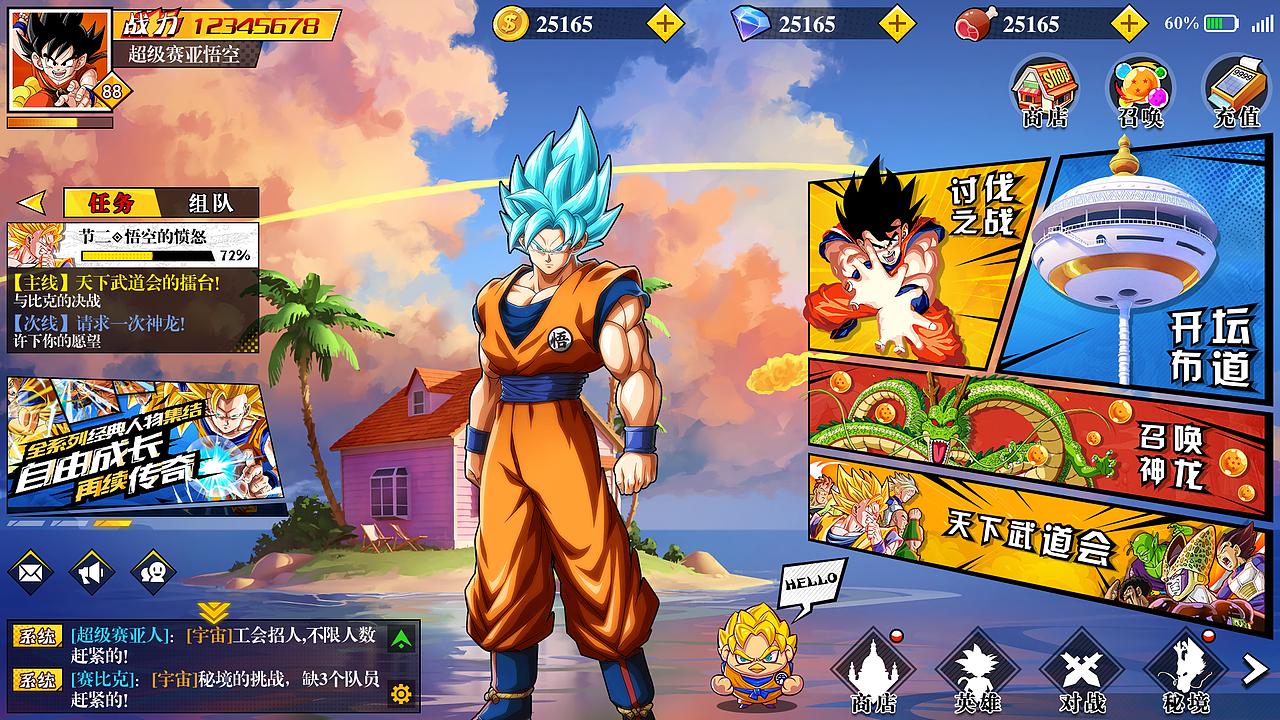Open the megaphone announcements icon
Viewport: 1280px width, 720px height.
pyautogui.click(x=92, y=573)
